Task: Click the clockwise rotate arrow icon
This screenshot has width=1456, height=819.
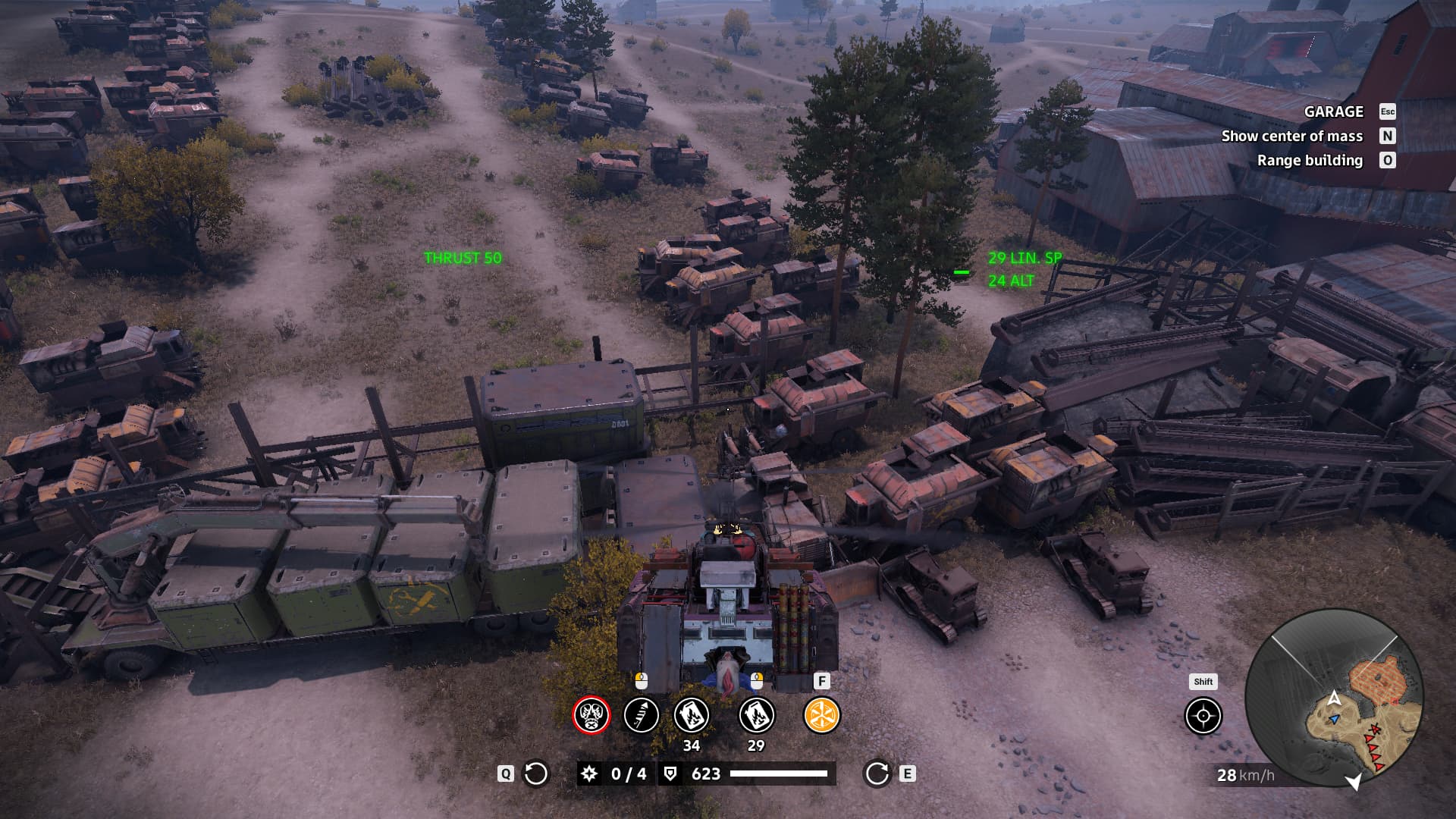Action: (877, 773)
